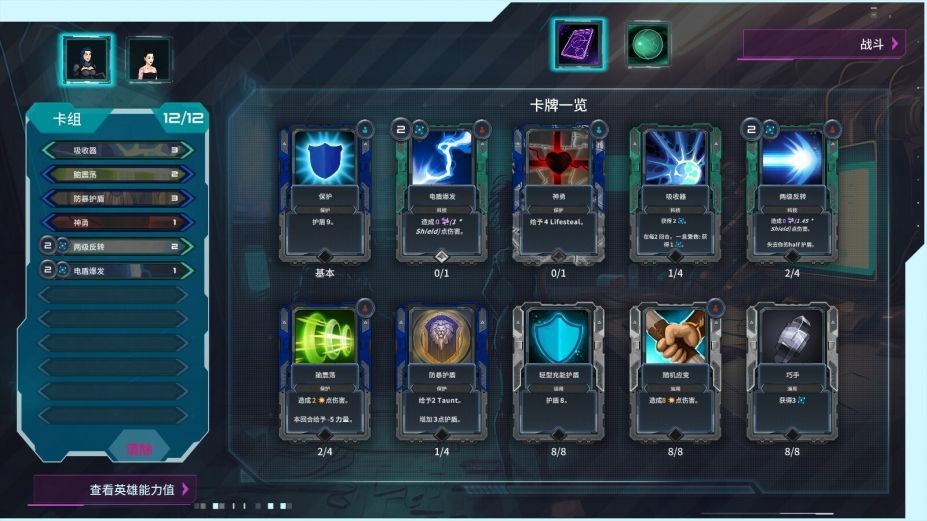Pick the 随机应变 fist card

tap(675, 370)
